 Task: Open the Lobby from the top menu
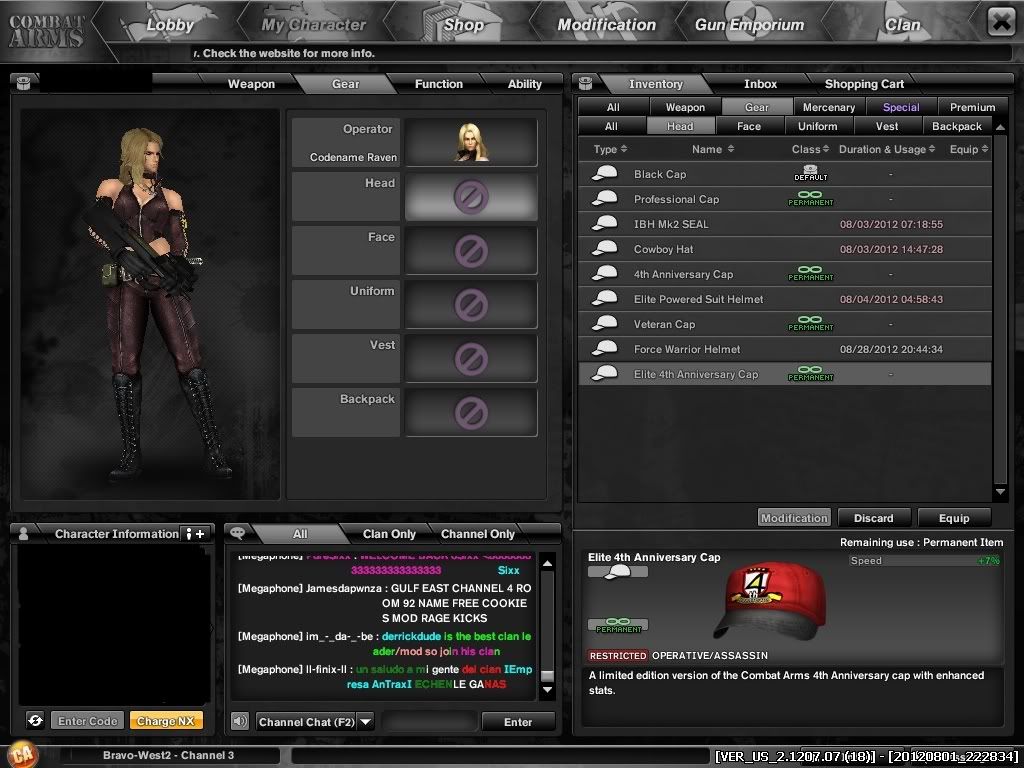169,25
